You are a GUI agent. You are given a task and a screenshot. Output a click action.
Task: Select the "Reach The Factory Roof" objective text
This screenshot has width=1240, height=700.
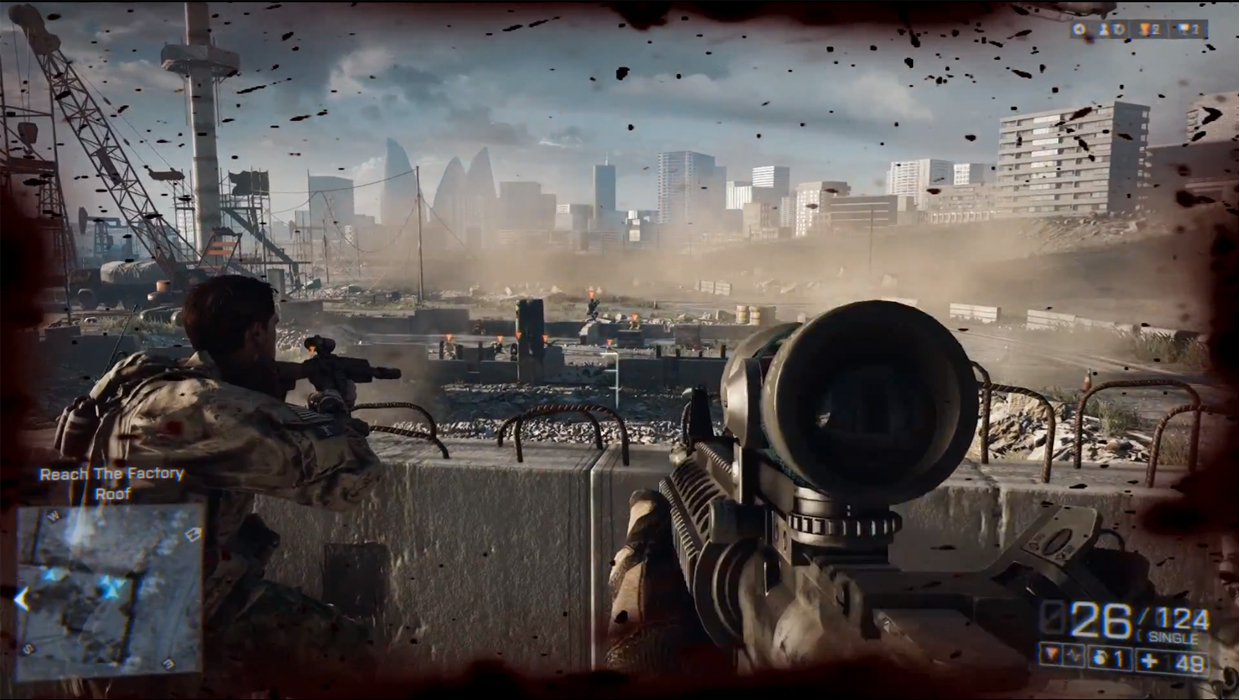112,483
